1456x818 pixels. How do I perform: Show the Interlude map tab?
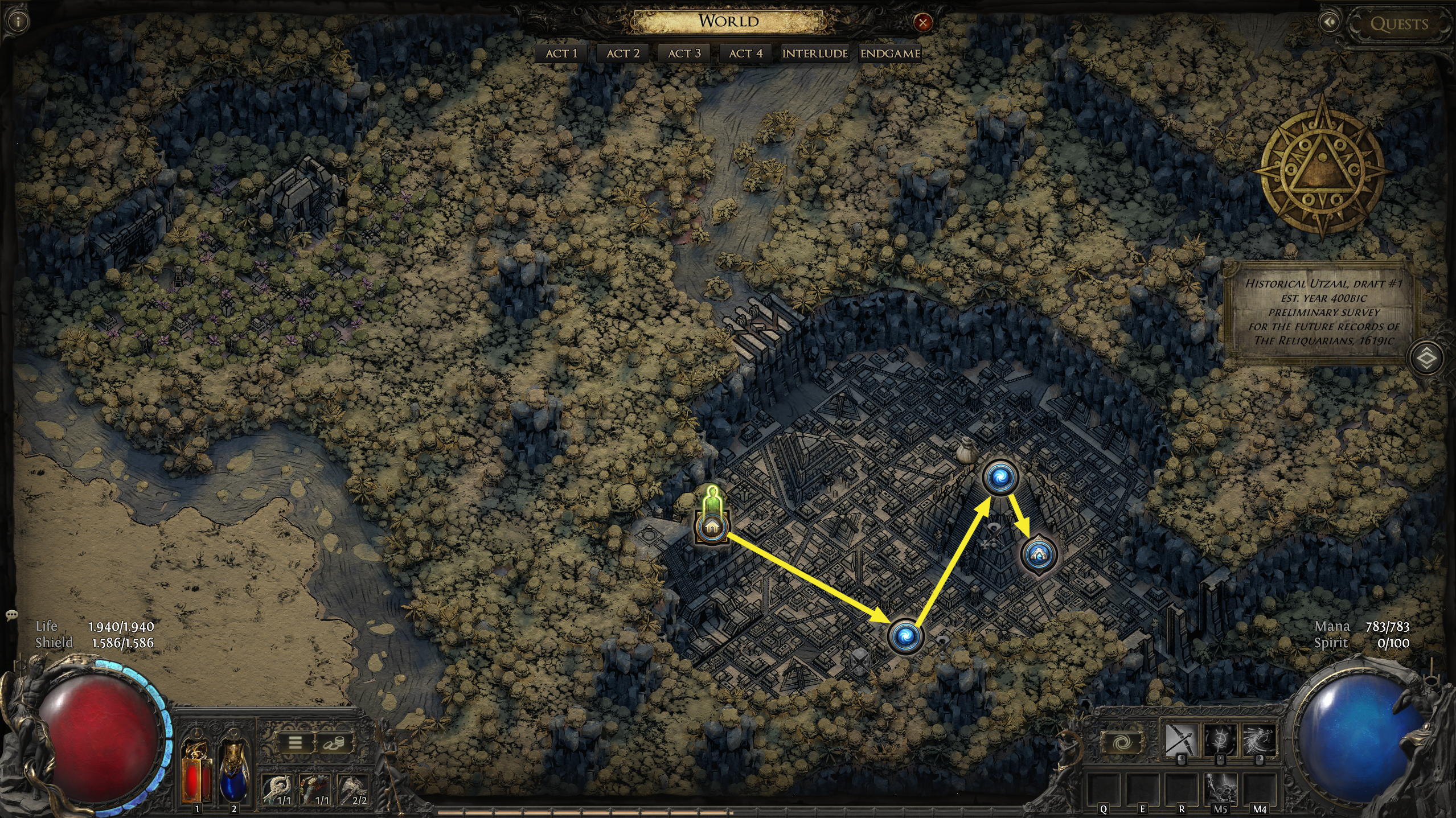[x=815, y=54]
